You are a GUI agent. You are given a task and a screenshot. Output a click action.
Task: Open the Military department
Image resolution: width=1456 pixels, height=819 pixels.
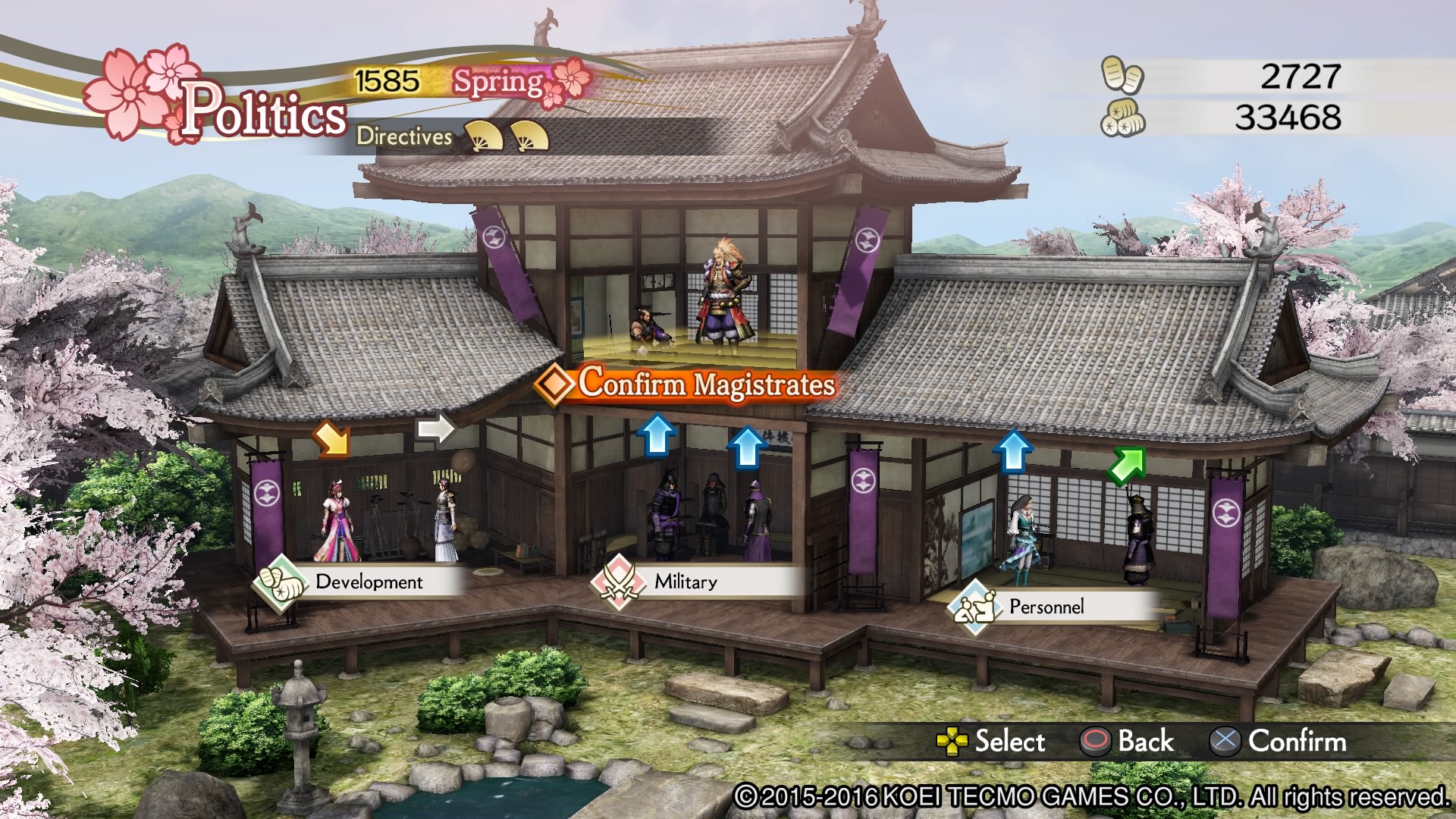[686, 582]
